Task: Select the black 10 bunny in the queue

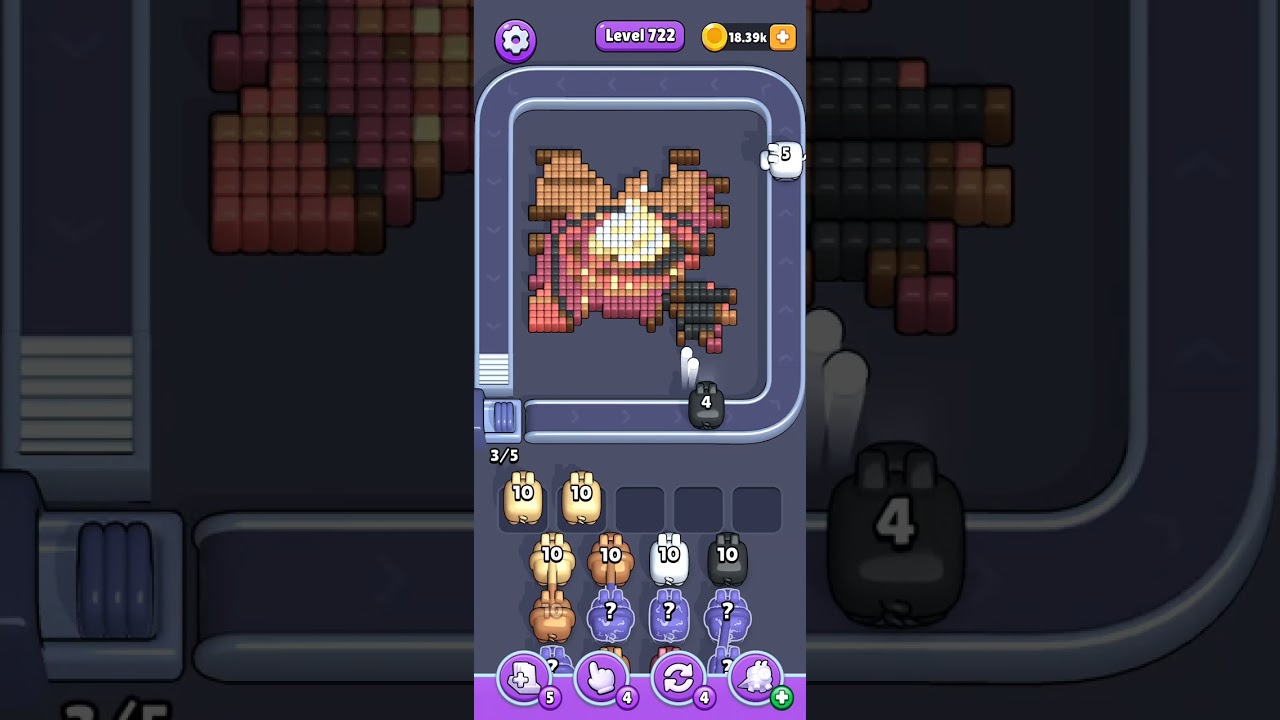Action: (x=727, y=561)
